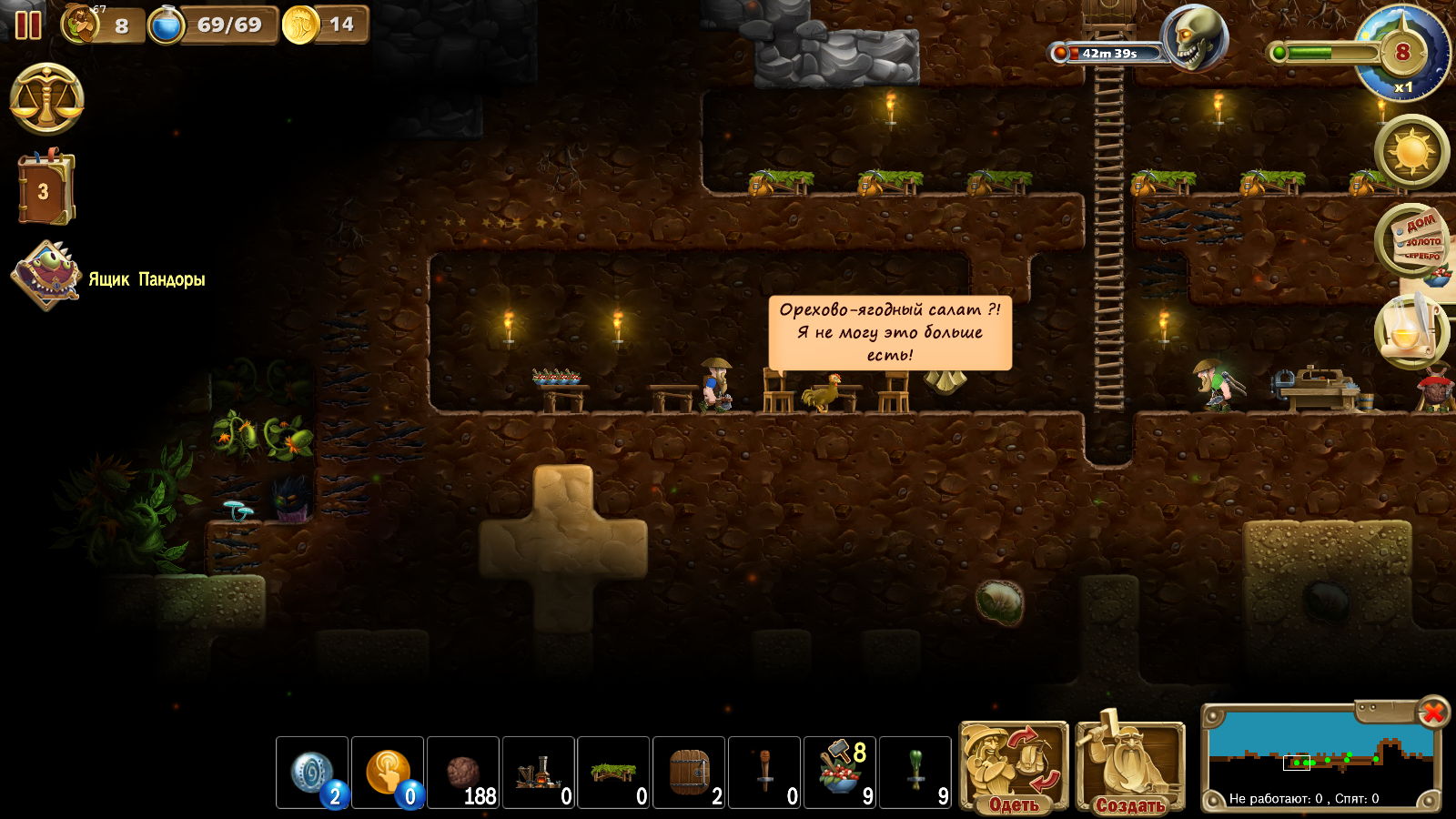
Task: Open the book with number 3
Action: [x=45, y=189]
